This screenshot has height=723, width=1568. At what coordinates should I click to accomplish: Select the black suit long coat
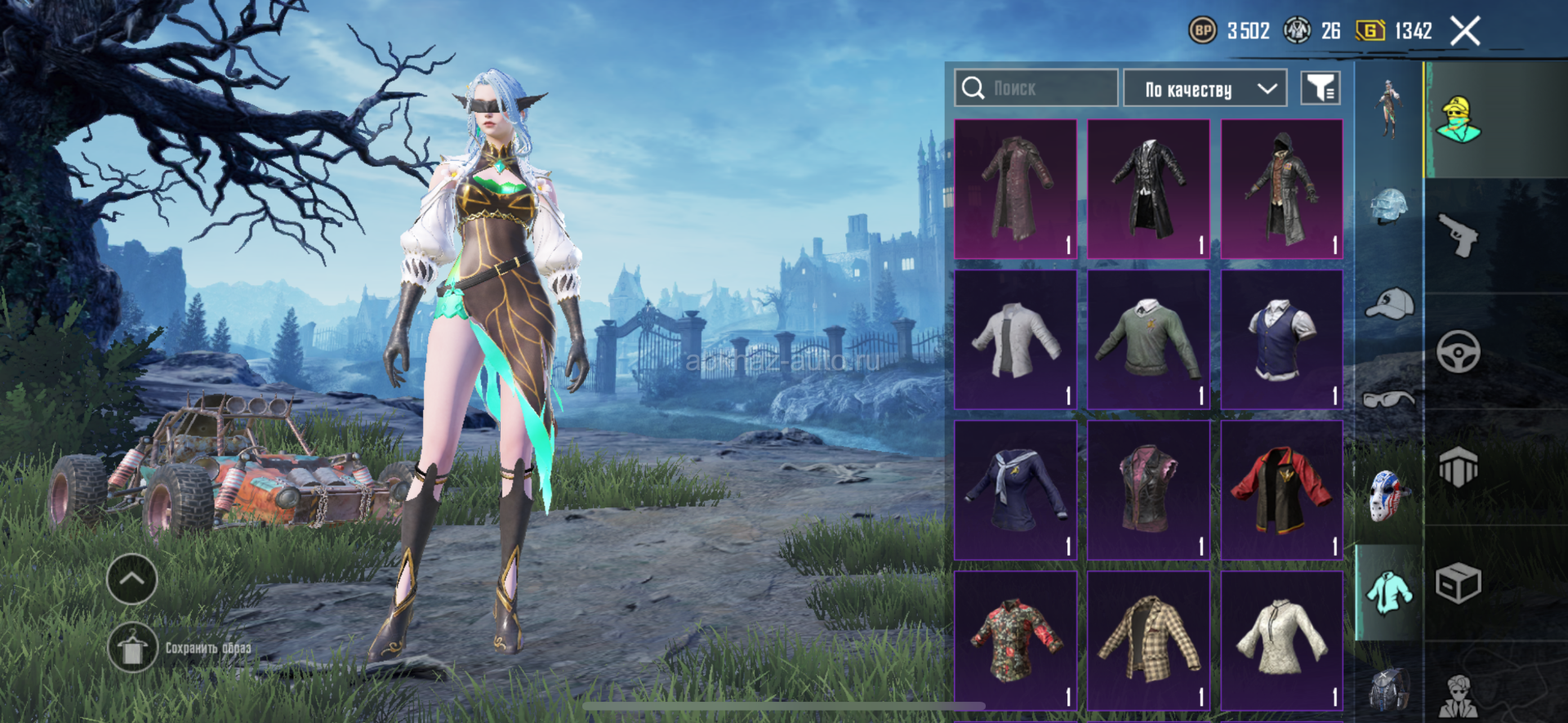1148,189
